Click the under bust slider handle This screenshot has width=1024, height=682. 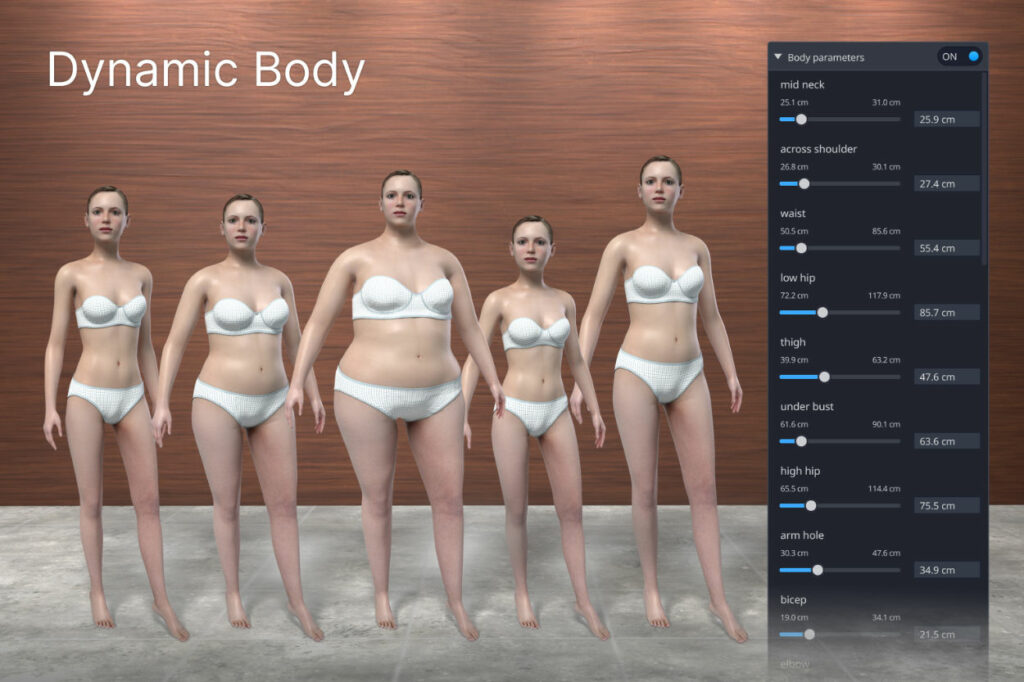[801, 441]
